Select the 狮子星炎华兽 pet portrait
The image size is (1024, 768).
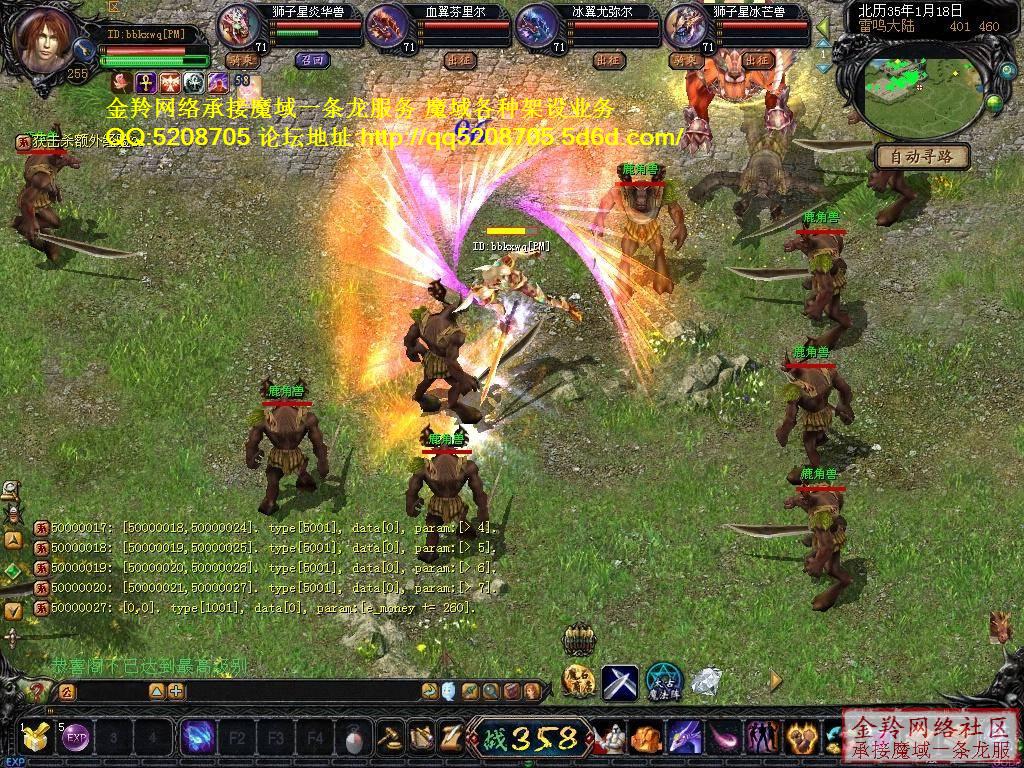(238, 26)
